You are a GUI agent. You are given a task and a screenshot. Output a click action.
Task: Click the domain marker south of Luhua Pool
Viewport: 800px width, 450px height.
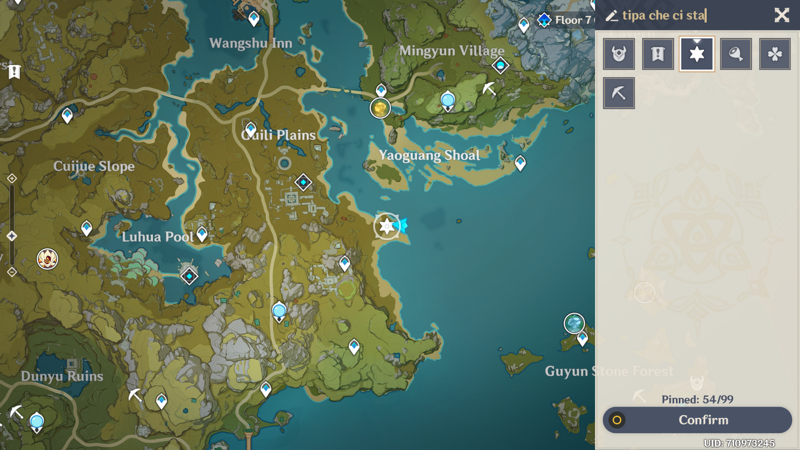[189, 276]
